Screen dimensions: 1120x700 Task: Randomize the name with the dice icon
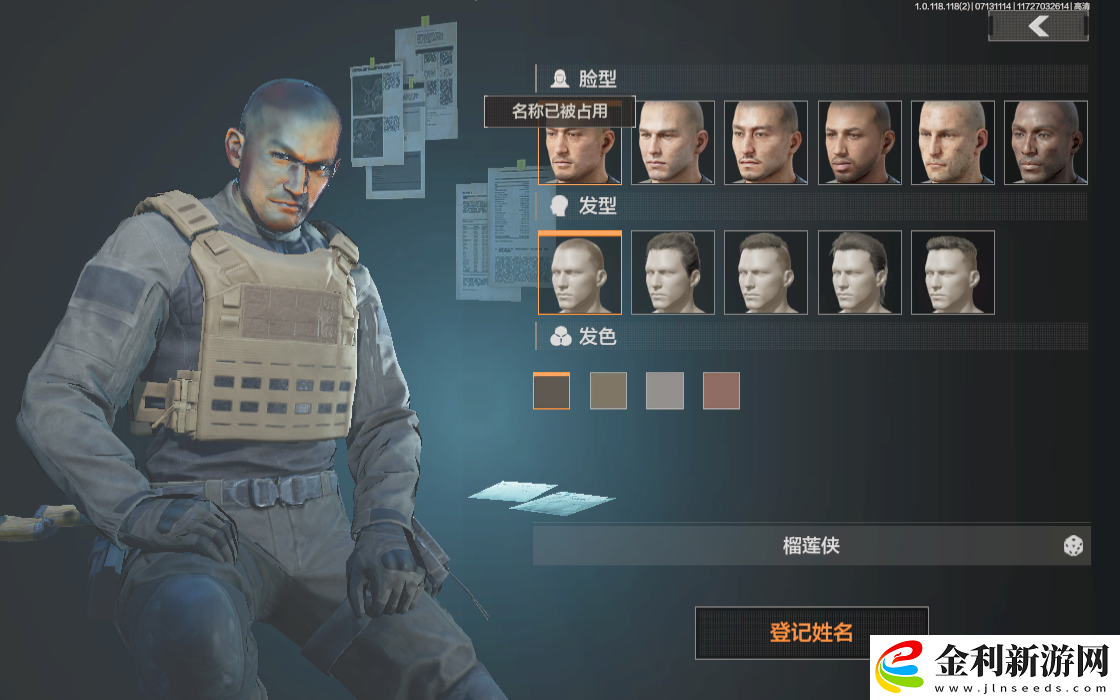[x=1073, y=546]
